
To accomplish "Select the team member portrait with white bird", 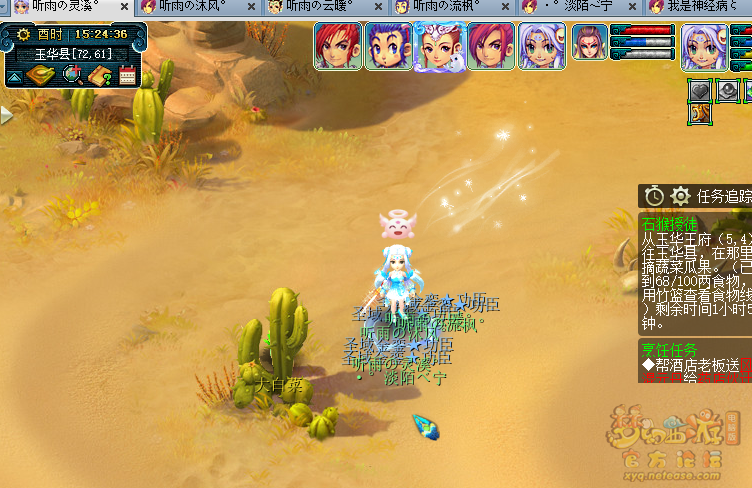I will coord(439,46).
